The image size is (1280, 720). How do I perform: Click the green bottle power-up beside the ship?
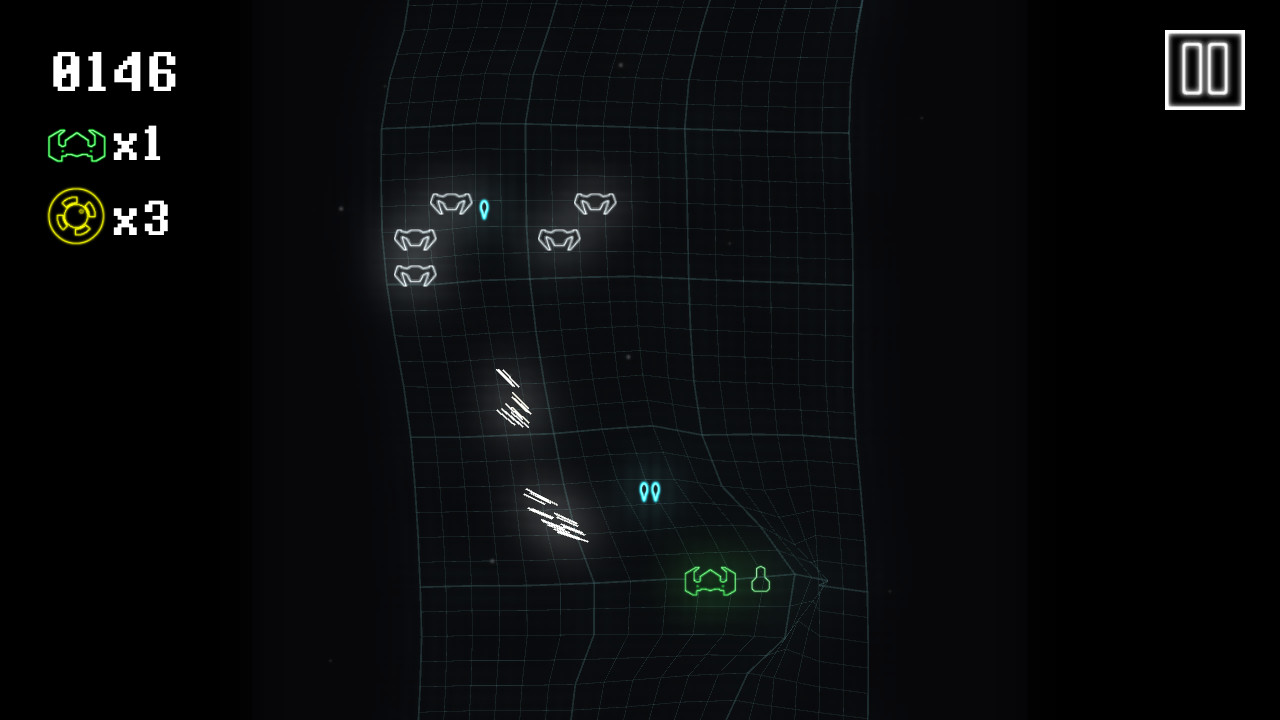pos(761,581)
